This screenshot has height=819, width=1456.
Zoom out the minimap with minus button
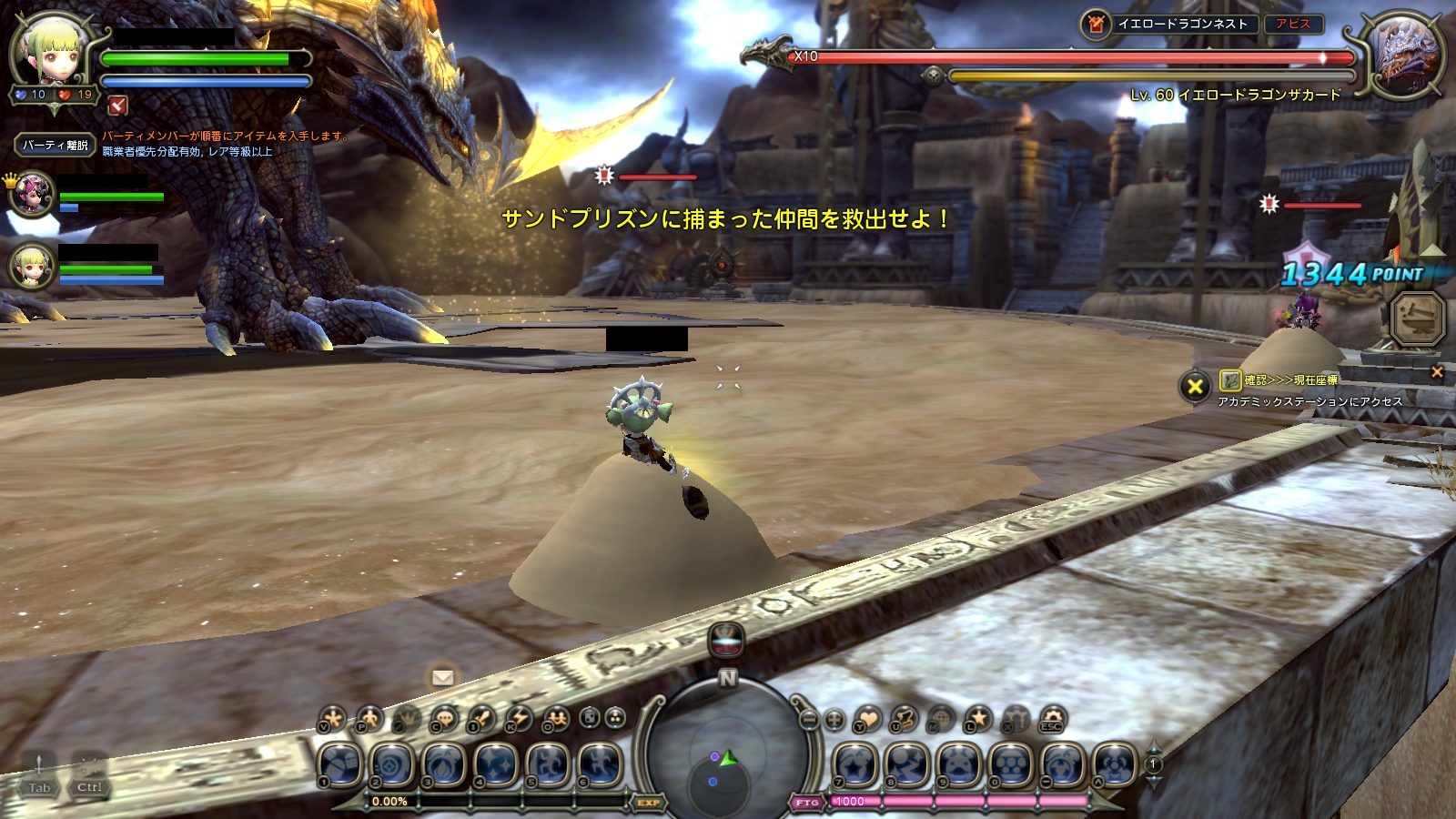[809, 720]
